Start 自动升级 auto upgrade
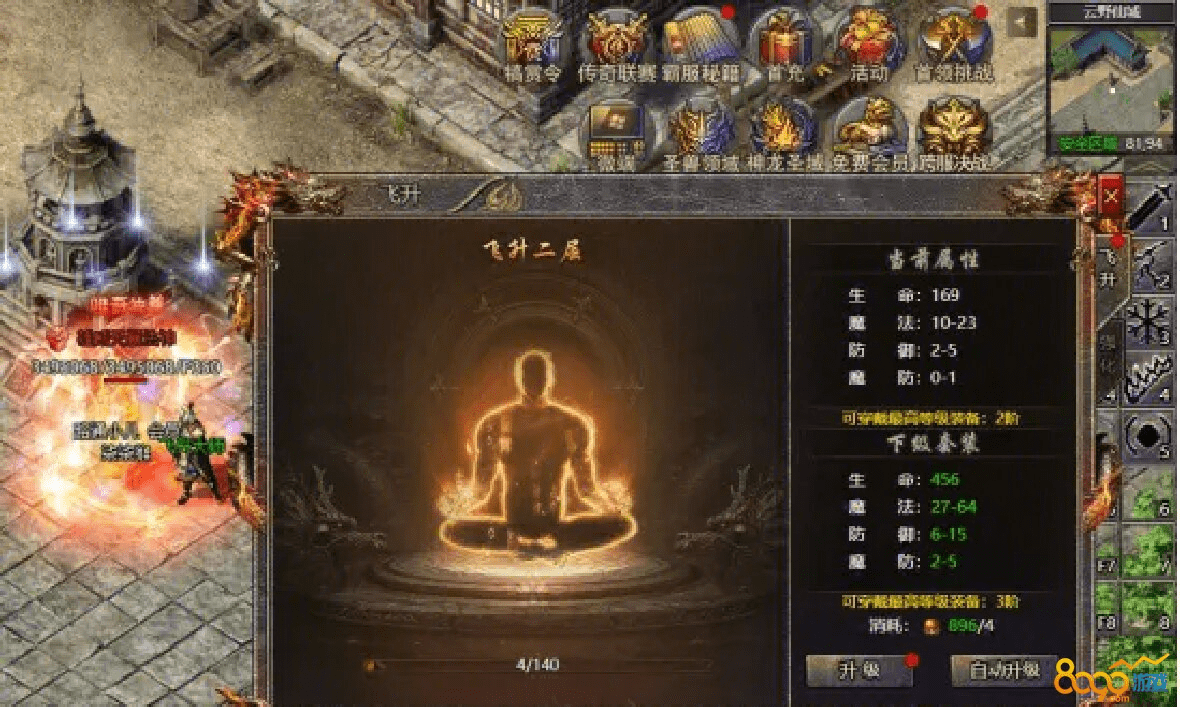 (1003, 670)
